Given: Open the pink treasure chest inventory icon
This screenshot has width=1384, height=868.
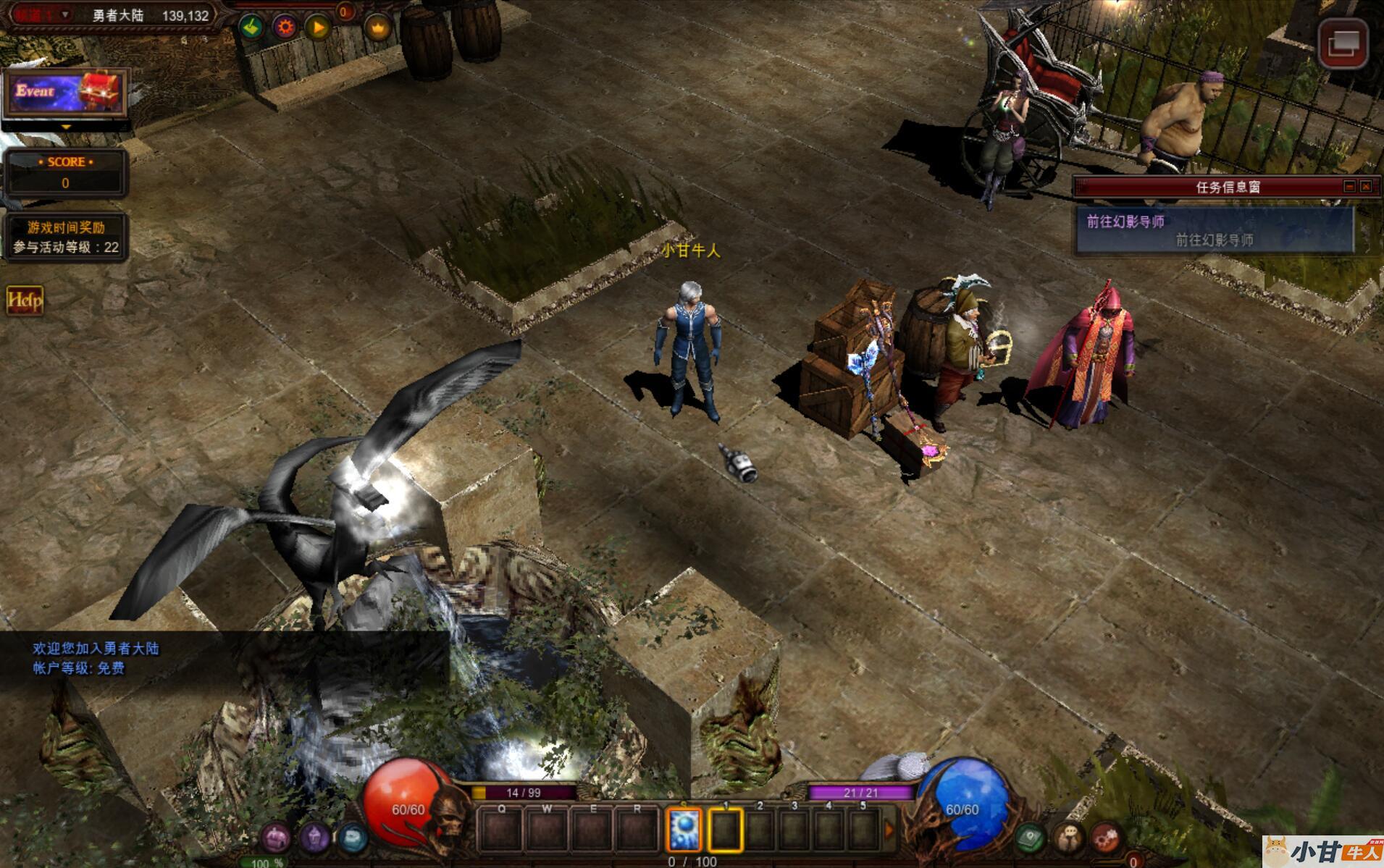Looking at the screenshot, I should pyautogui.click(x=276, y=838).
